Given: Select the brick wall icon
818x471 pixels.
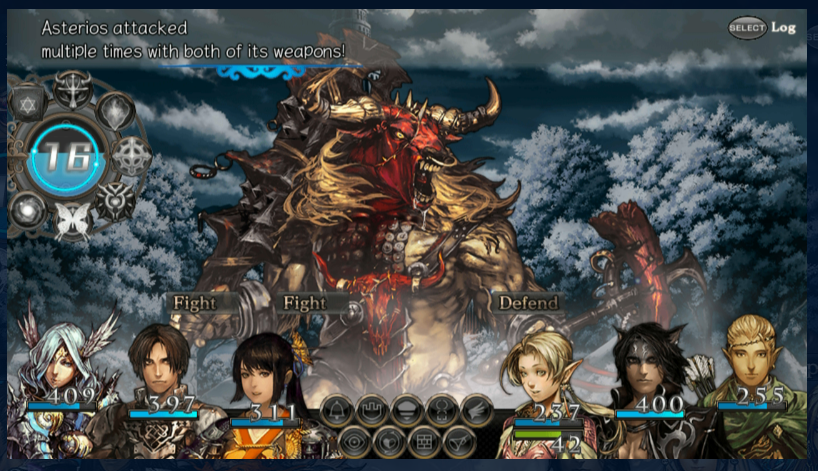Looking at the screenshot, I should pos(424,440).
